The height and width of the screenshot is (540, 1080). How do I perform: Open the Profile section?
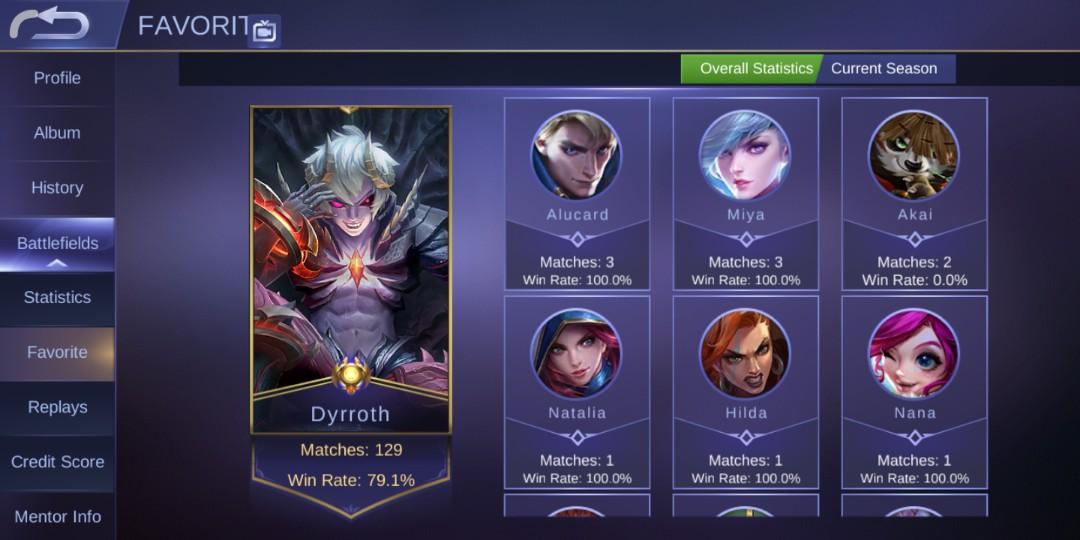57,78
